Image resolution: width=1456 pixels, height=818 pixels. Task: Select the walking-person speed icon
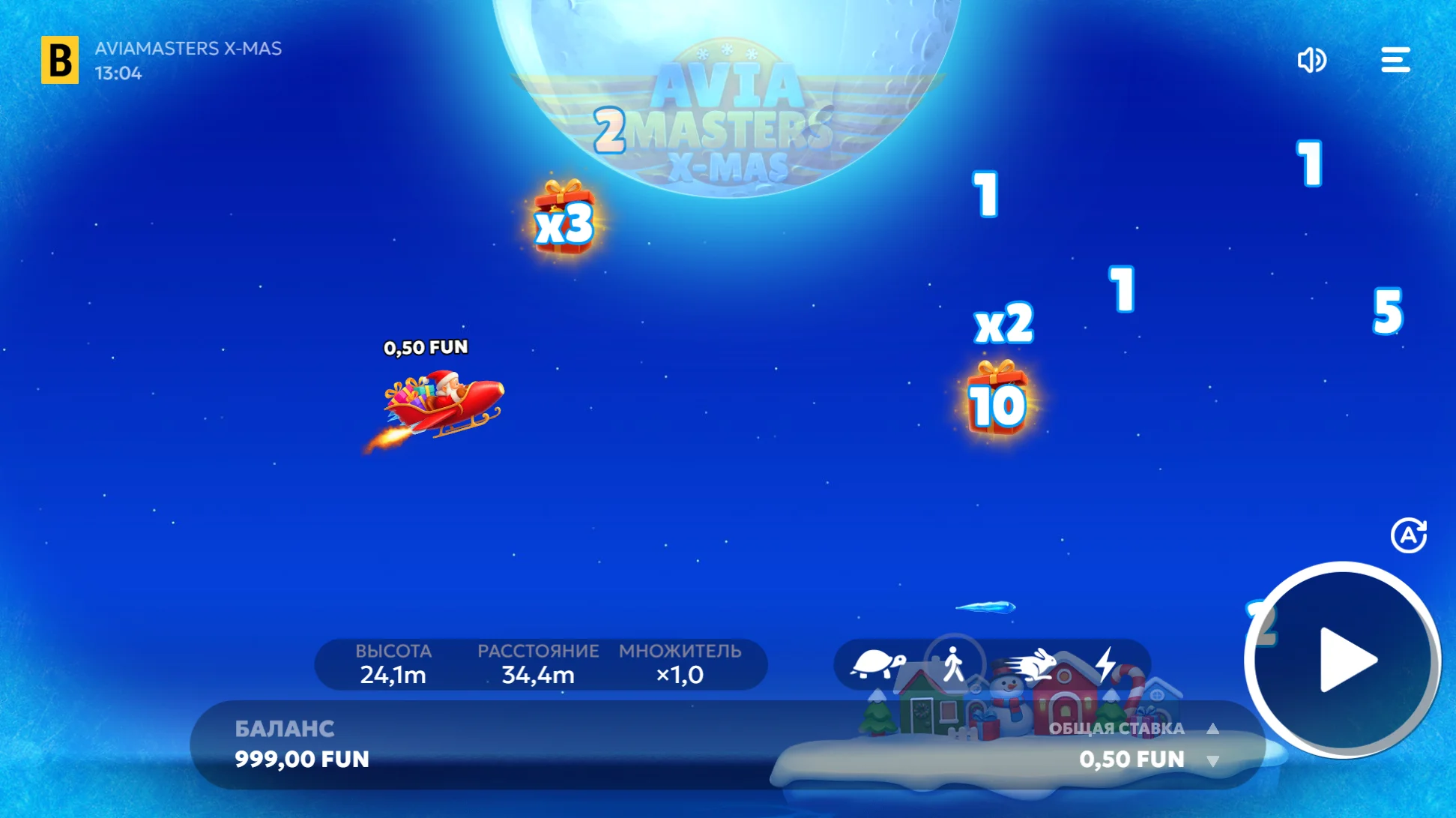click(952, 664)
